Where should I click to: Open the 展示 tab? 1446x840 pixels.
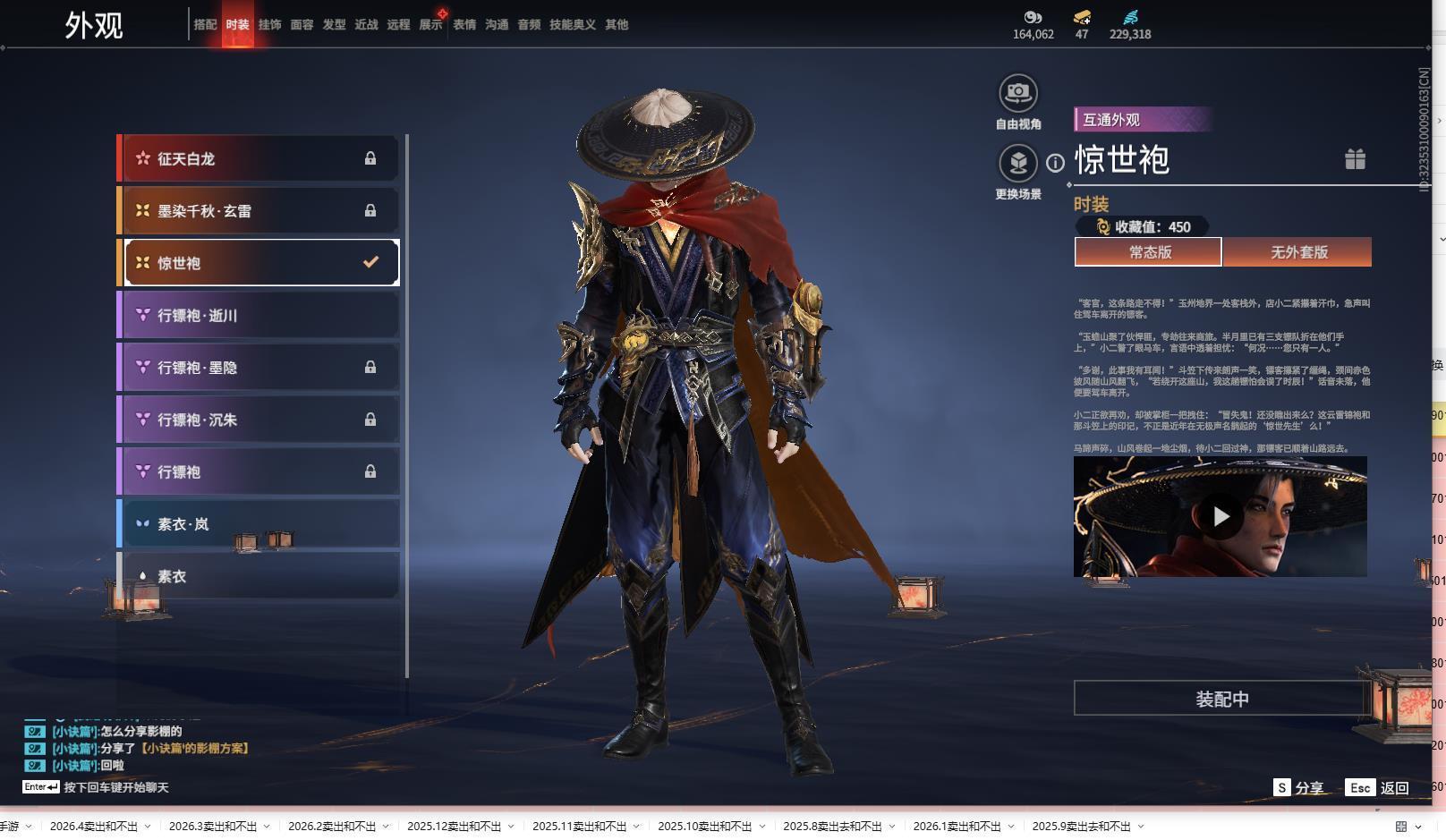[x=430, y=25]
